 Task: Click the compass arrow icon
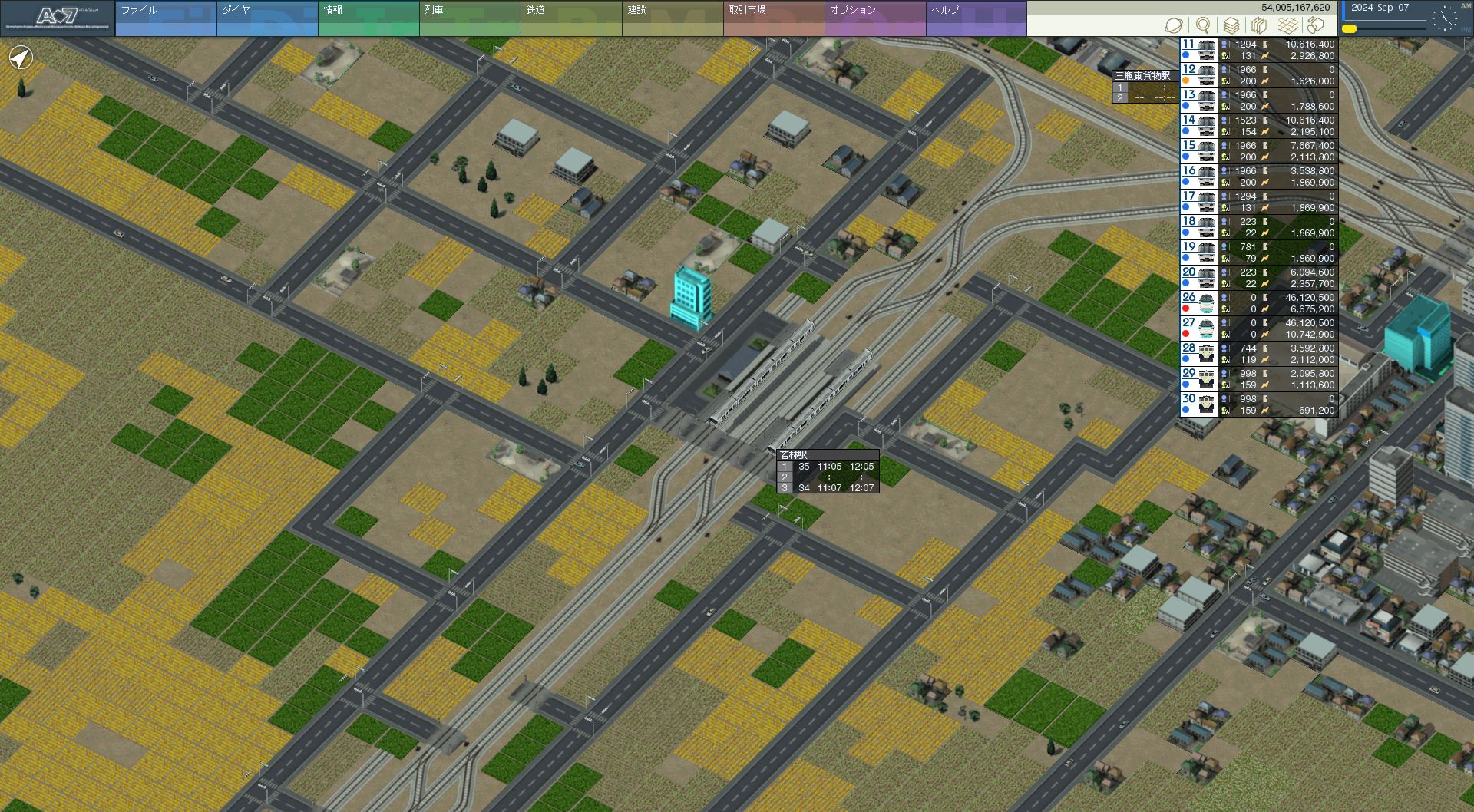21,58
